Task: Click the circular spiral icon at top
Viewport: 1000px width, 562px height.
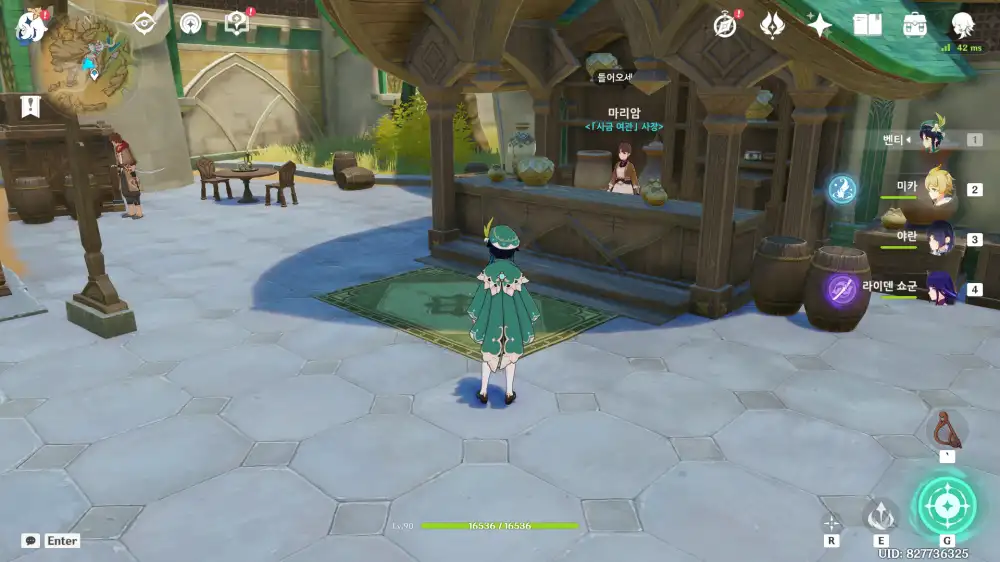Action: (x=190, y=23)
